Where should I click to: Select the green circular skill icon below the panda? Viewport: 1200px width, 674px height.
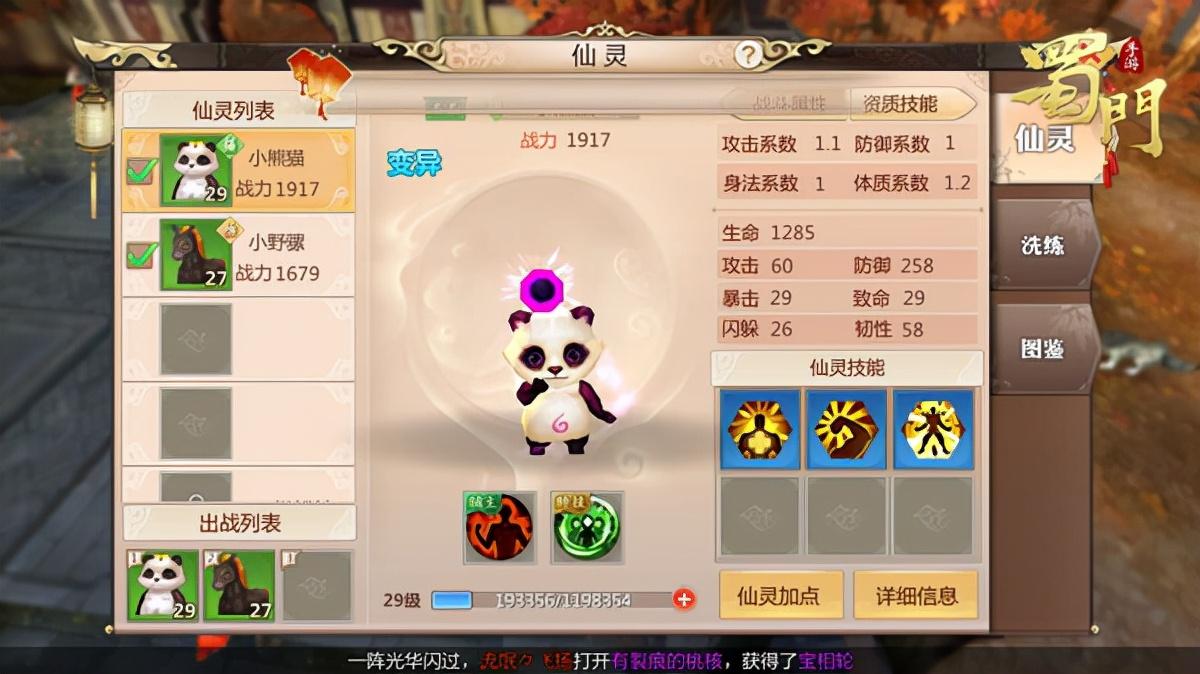[x=587, y=527]
